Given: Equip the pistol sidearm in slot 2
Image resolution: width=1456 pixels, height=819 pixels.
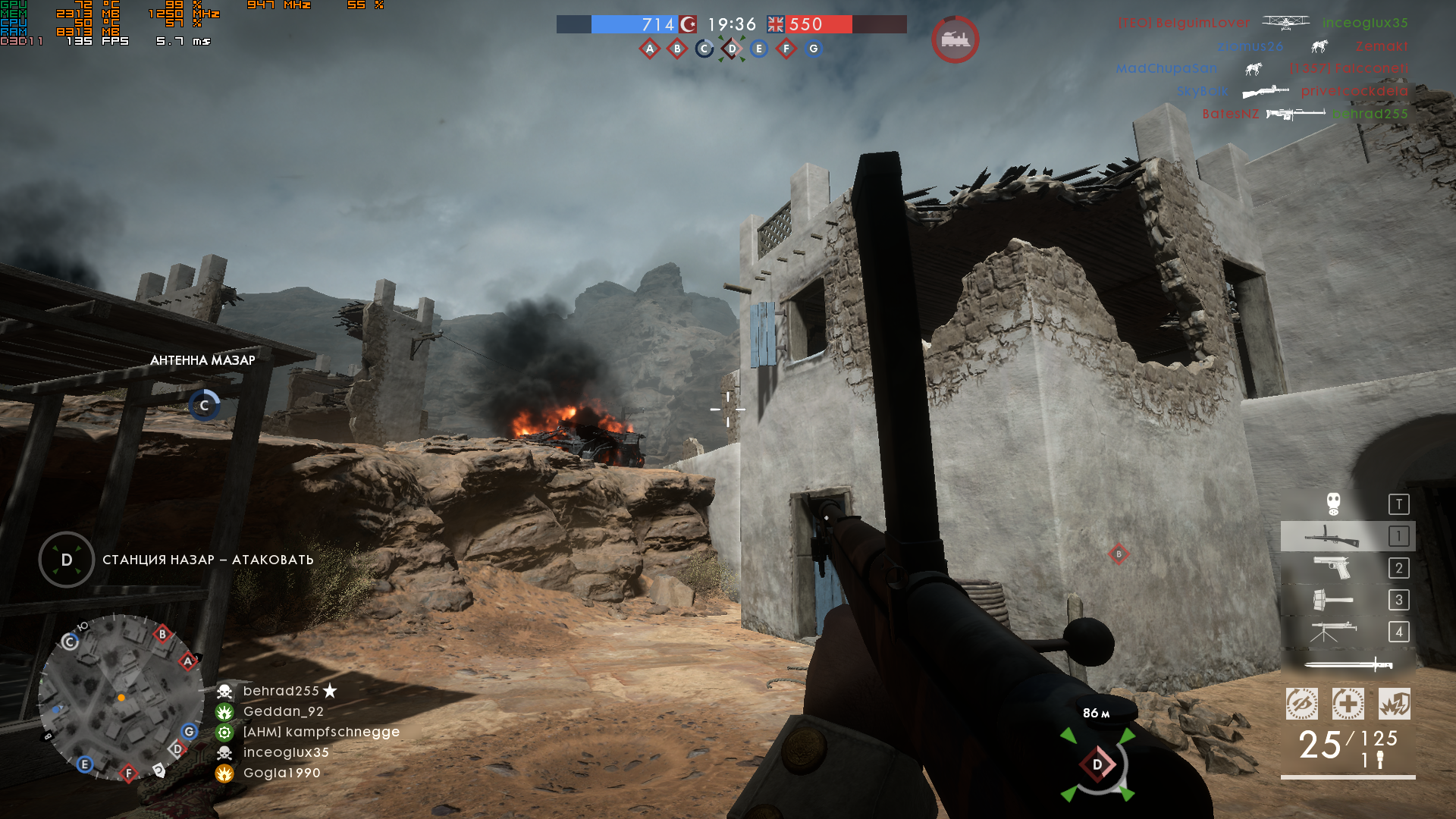Looking at the screenshot, I should (1332, 568).
